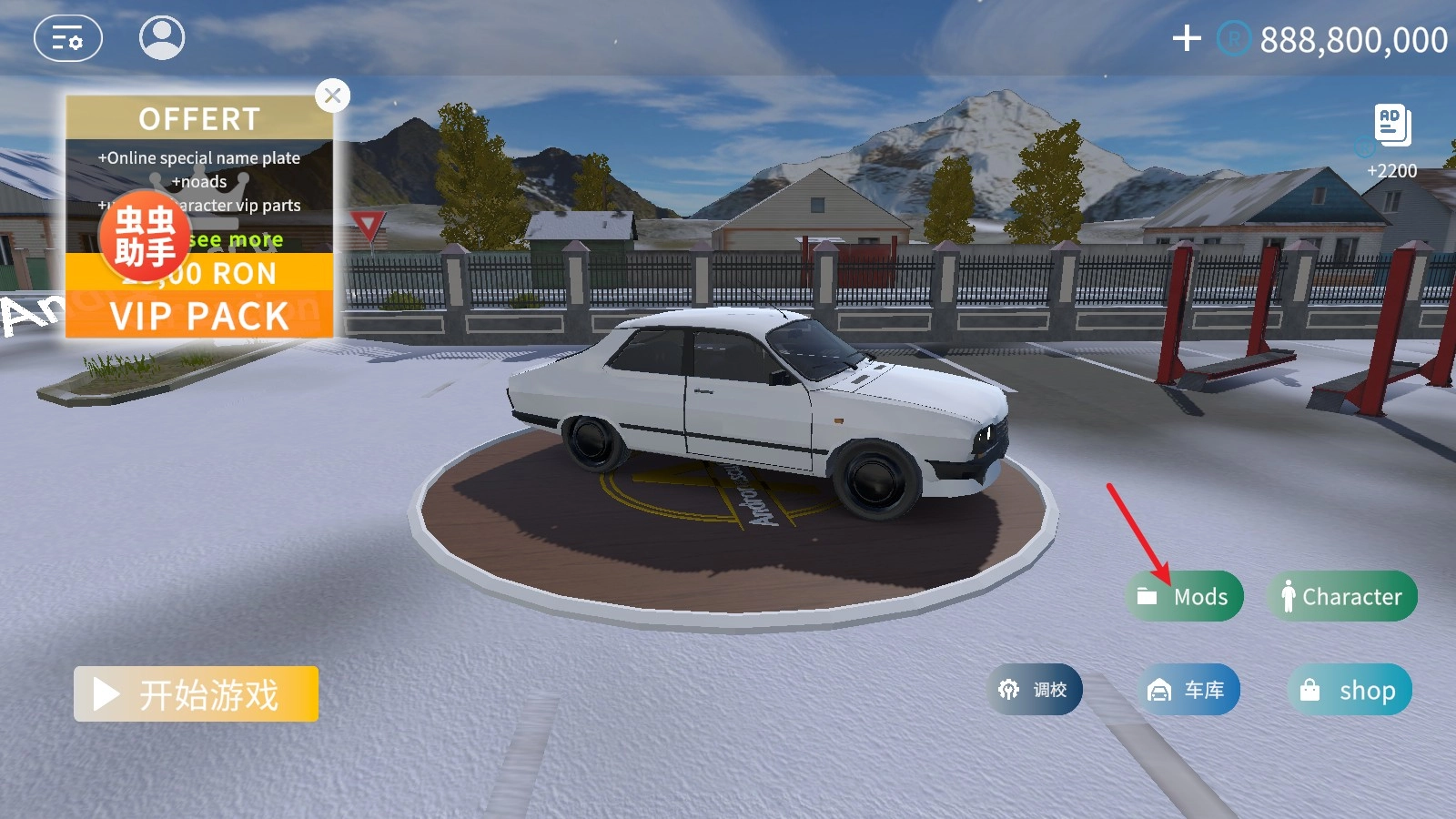Start the game with 开始游戏 button
This screenshot has height=819, width=1456.
coord(196,694)
